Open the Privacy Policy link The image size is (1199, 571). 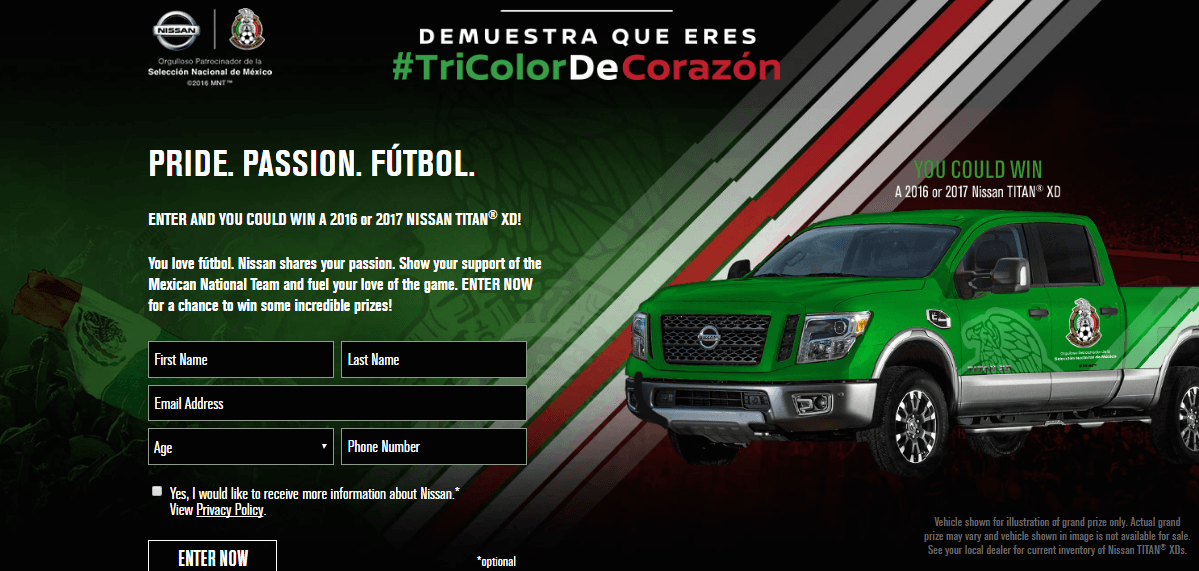point(230,510)
